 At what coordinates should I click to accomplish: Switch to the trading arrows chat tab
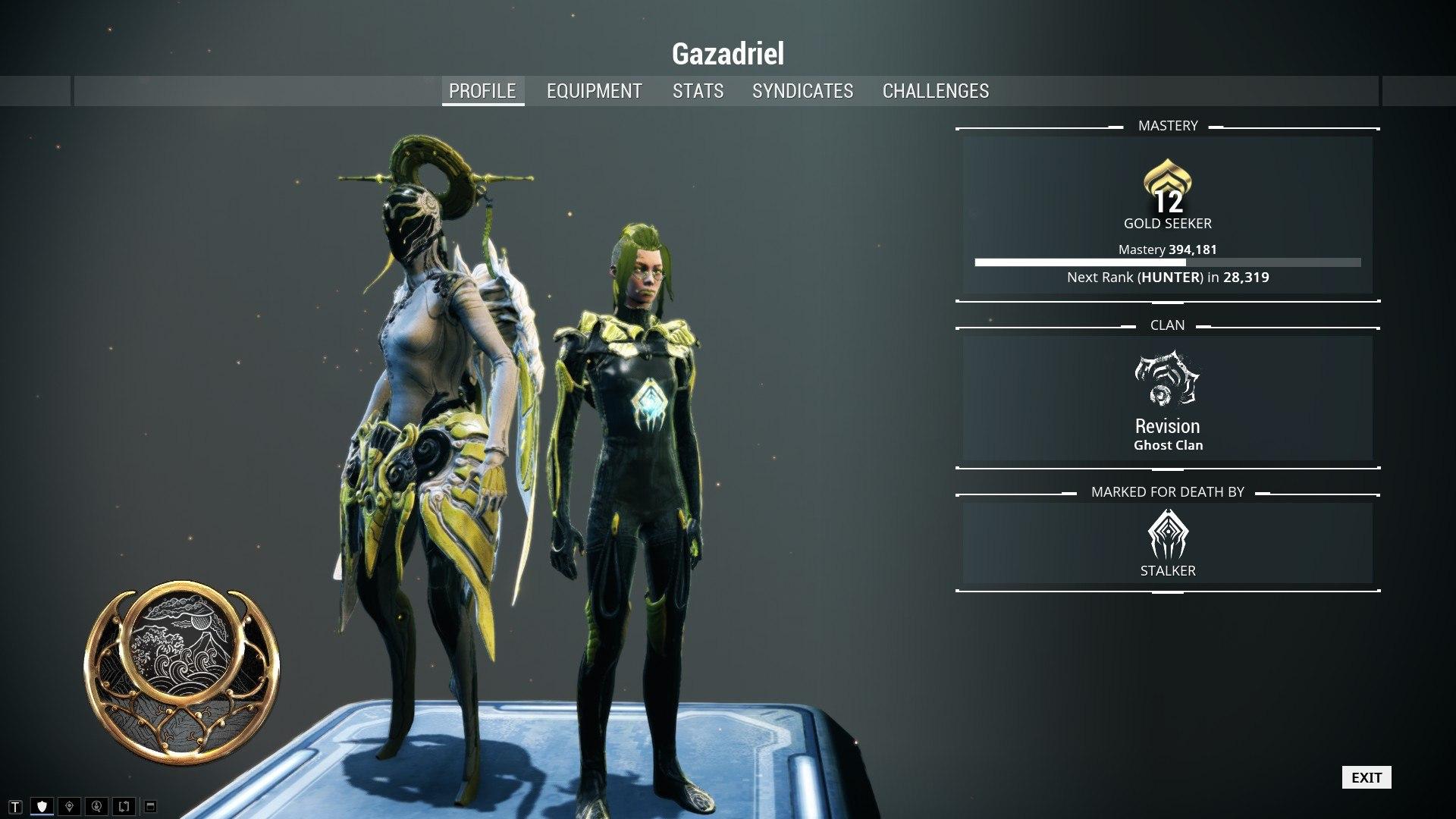coord(124,806)
